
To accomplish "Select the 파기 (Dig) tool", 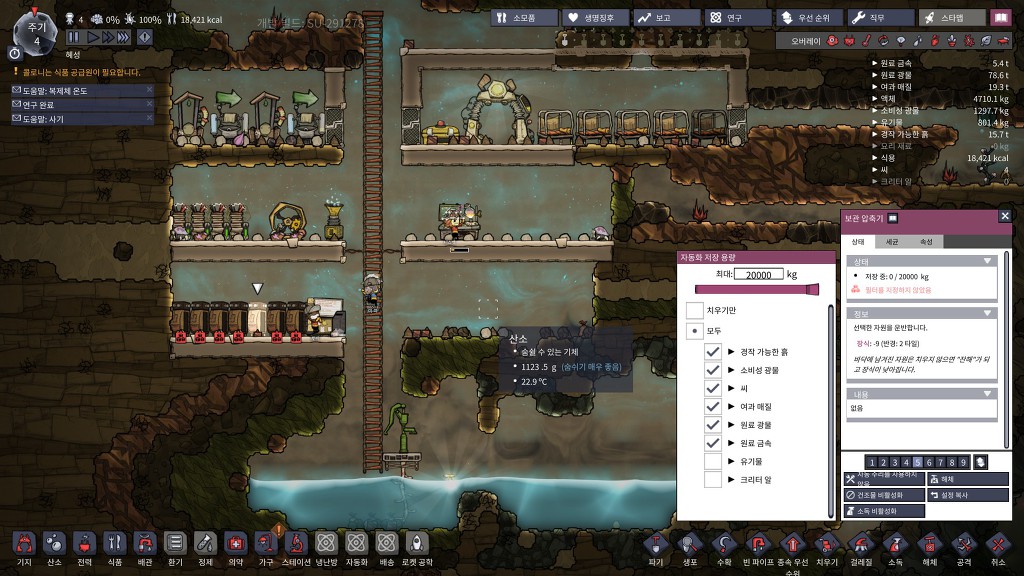I will click(655, 543).
